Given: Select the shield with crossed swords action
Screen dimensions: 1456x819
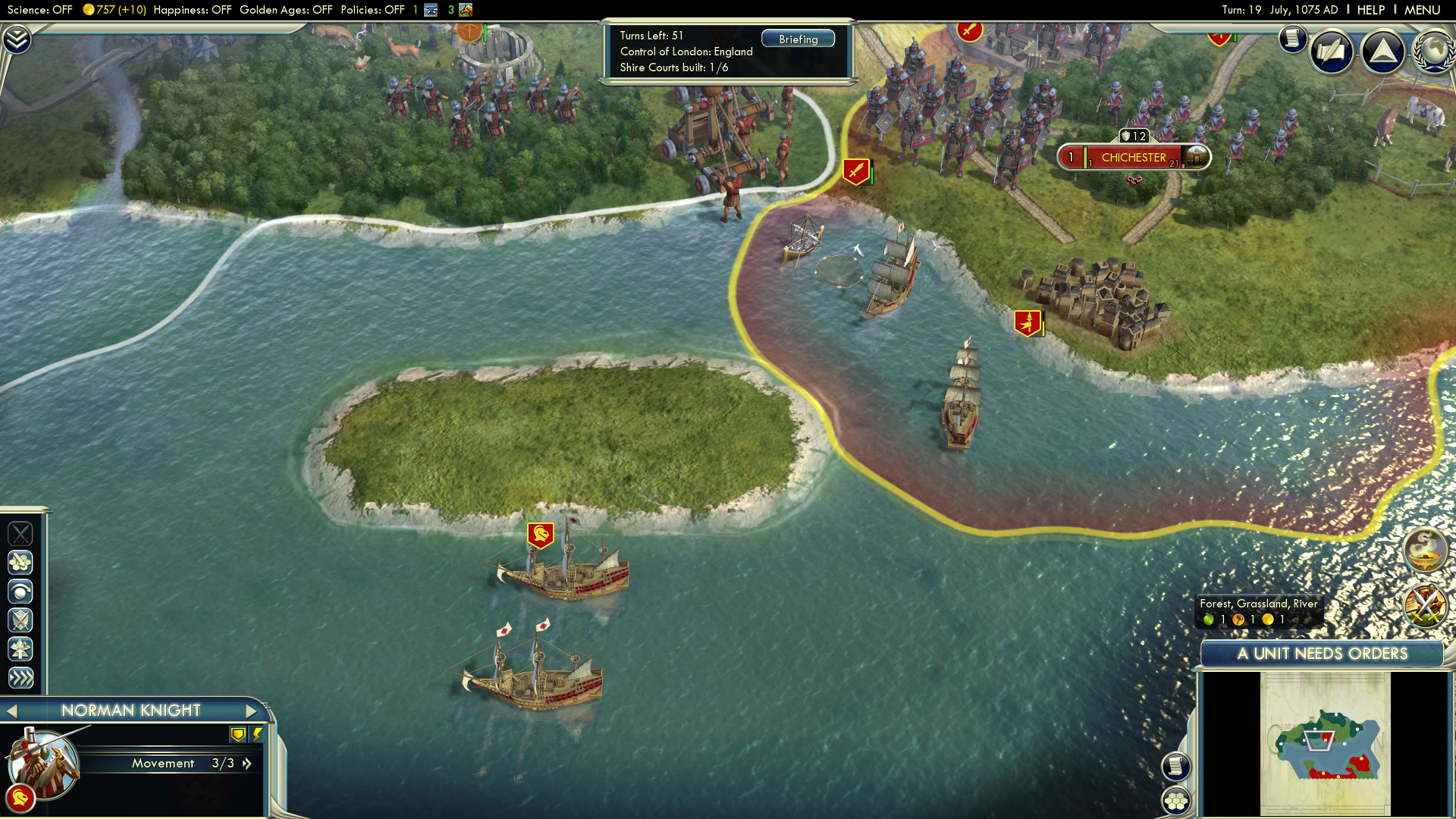Looking at the screenshot, I should (20, 620).
